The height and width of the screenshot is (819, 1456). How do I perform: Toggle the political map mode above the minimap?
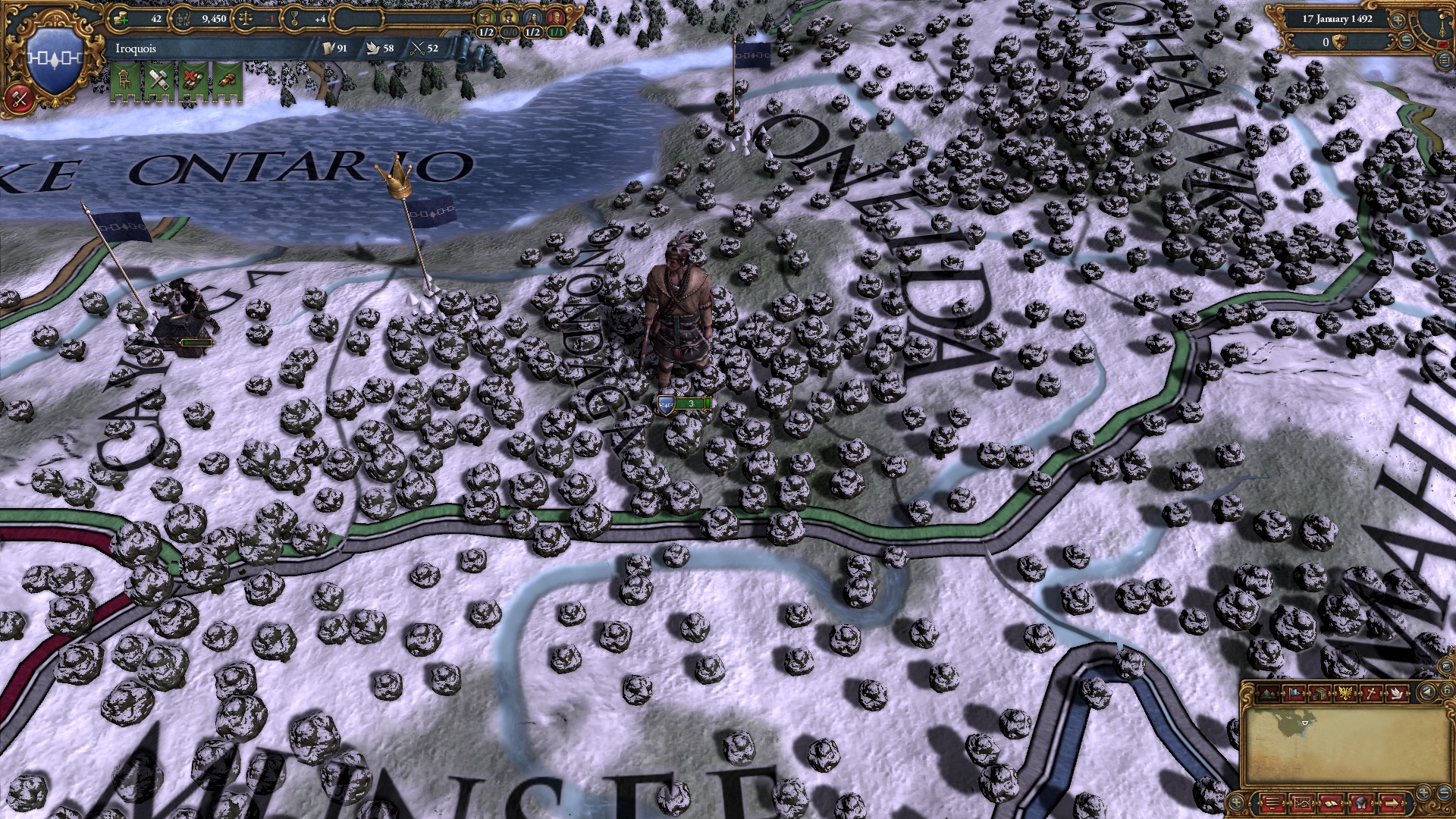point(1293,693)
